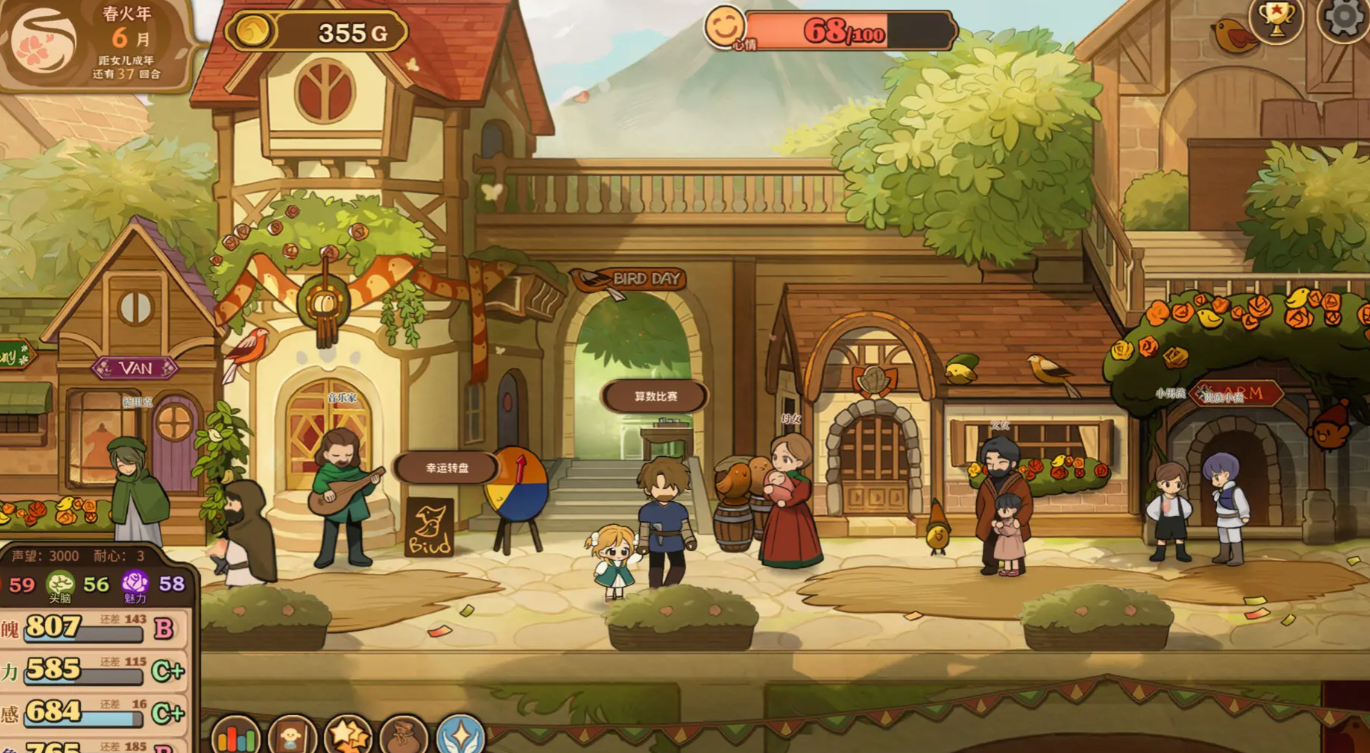Open the trophy achievements panel
The height and width of the screenshot is (753, 1370).
pyautogui.click(x=1276, y=19)
